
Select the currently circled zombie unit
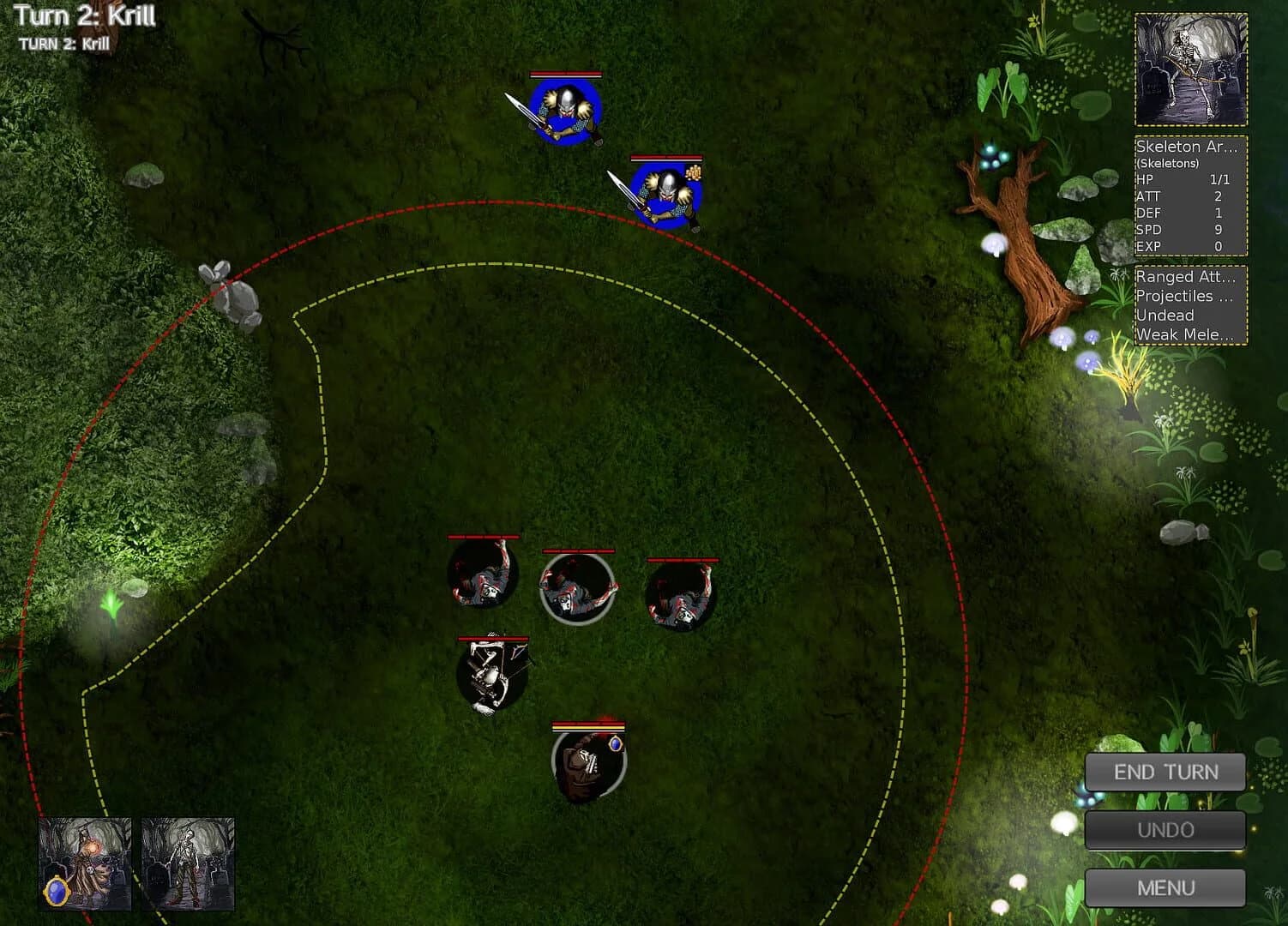[x=576, y=587]
